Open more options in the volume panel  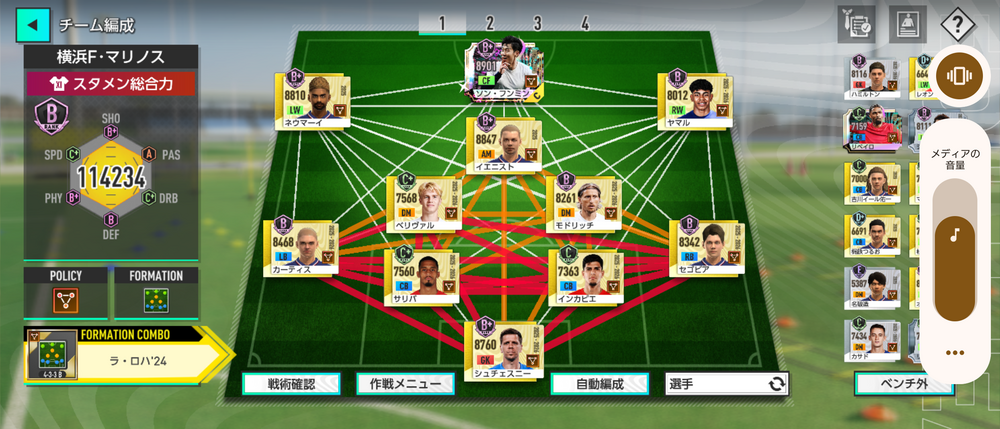click(958, 352)
